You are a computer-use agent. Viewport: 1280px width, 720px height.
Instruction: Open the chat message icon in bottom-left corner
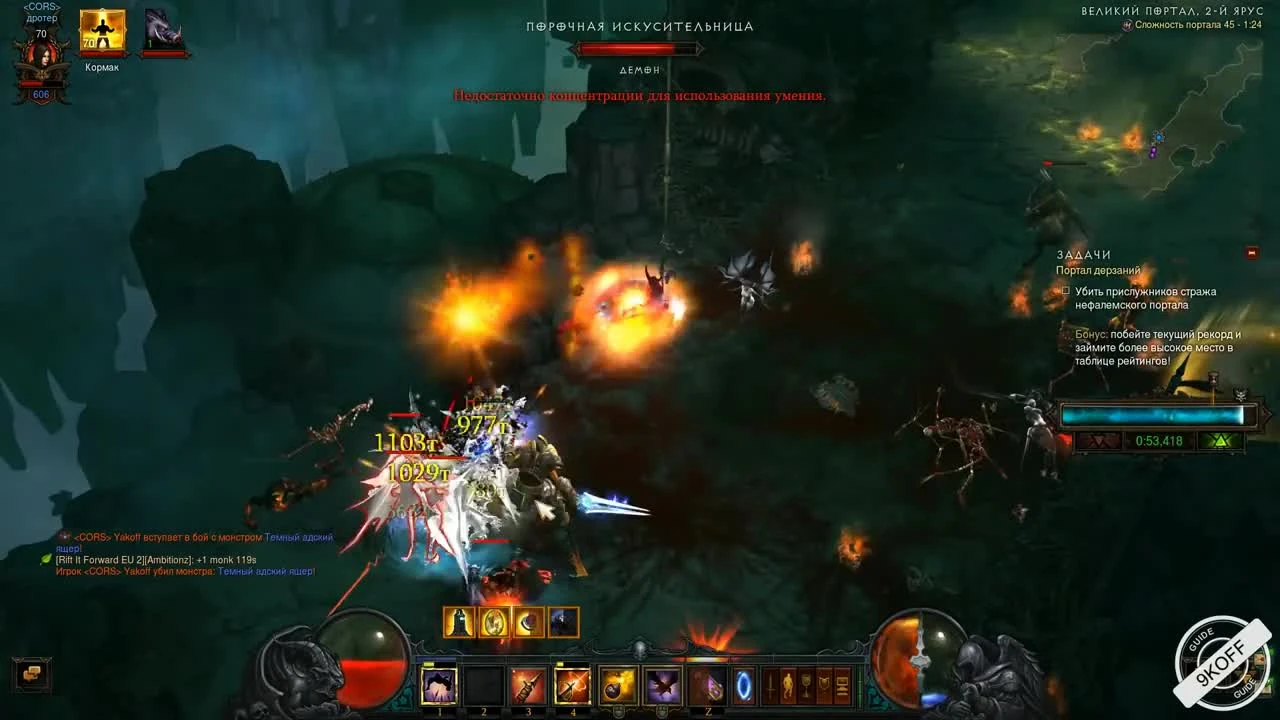click(30, 675)
